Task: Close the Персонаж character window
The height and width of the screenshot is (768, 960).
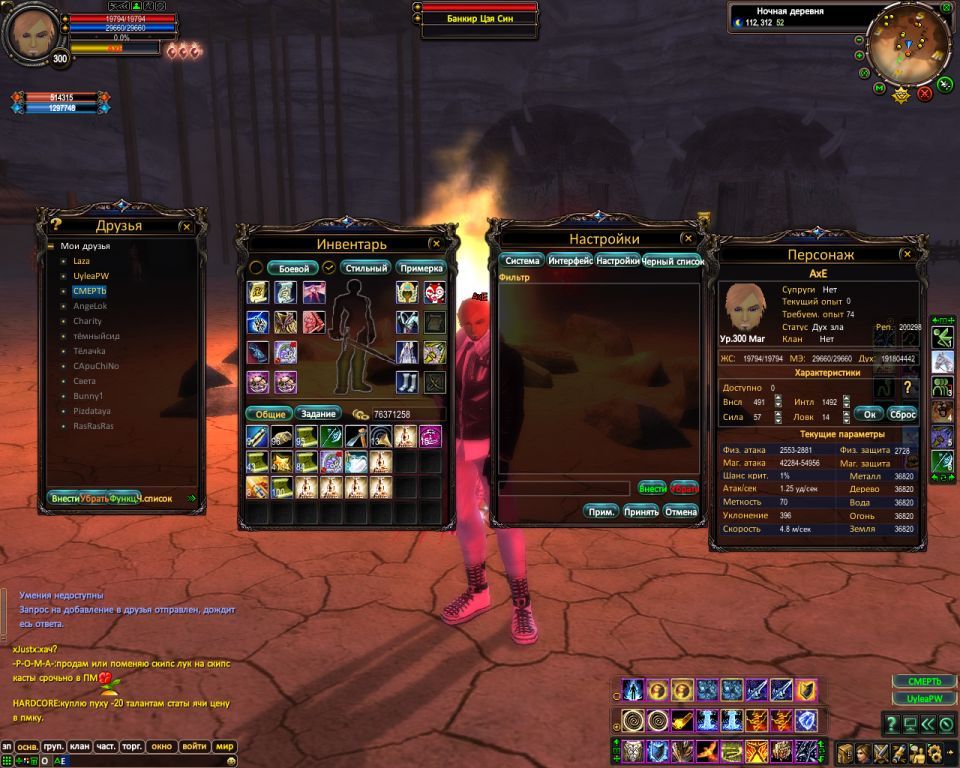Action: (908, 255)
